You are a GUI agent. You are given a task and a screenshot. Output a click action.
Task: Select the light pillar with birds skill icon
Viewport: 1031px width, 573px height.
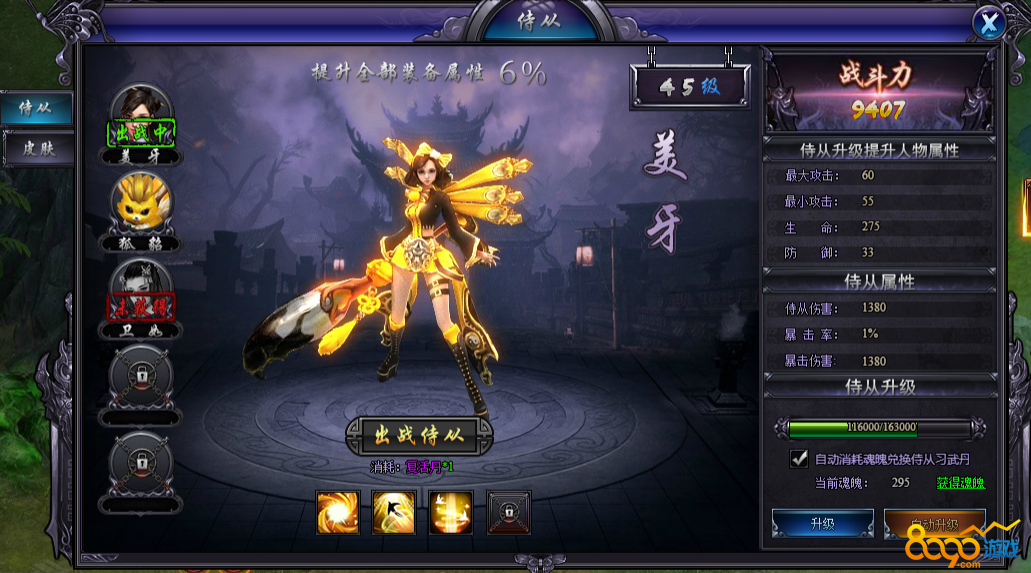[x=451, y=512]
